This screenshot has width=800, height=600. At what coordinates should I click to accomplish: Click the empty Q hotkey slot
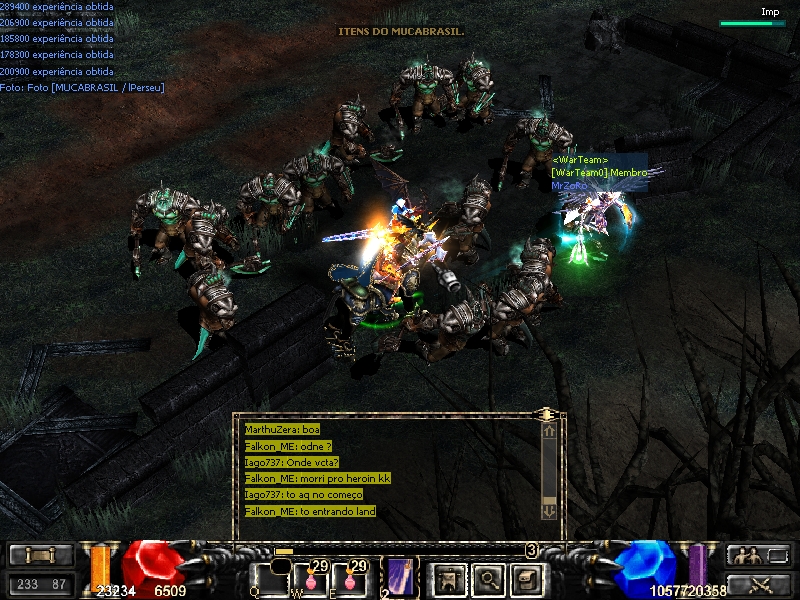(270, 579)
